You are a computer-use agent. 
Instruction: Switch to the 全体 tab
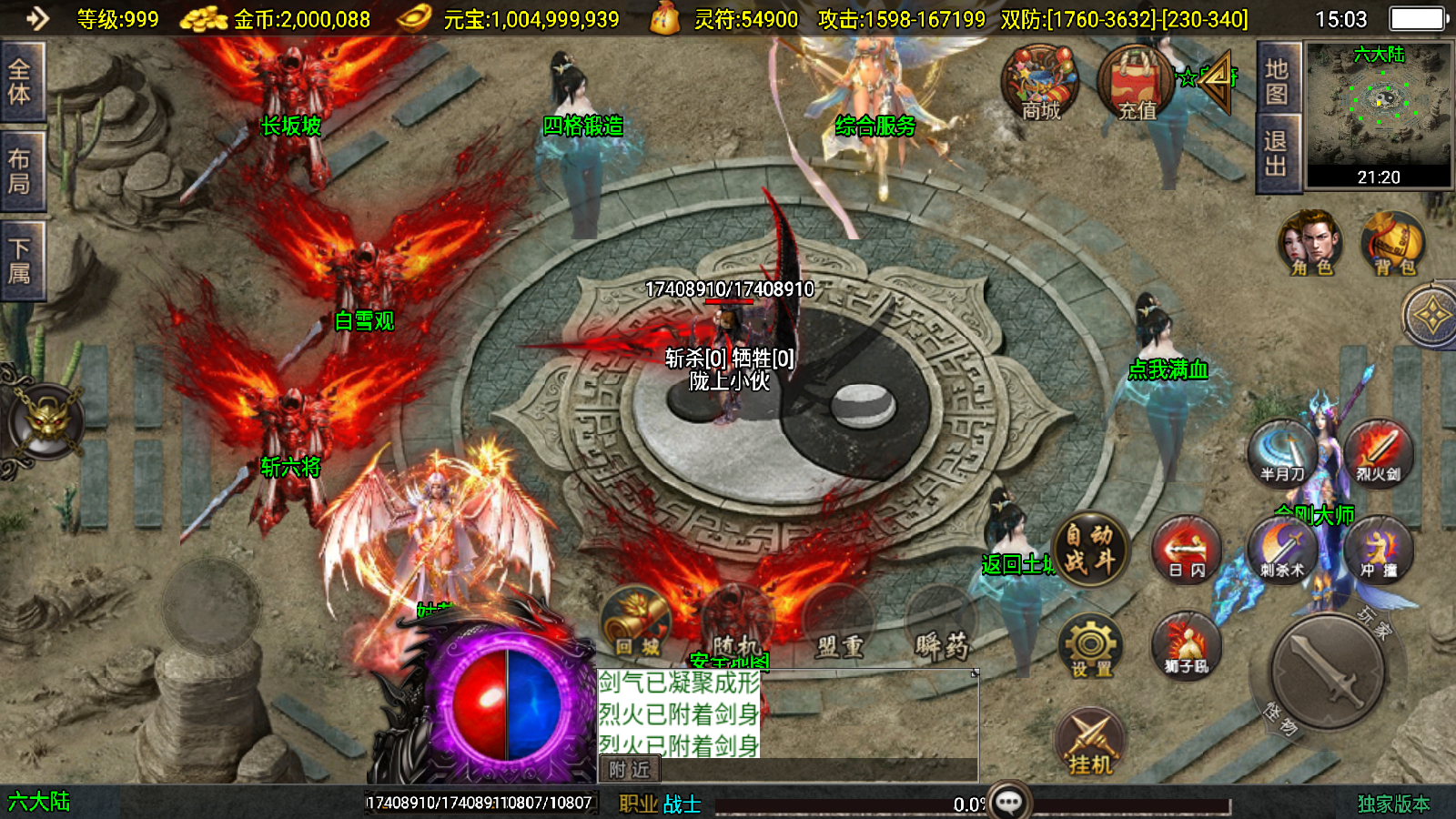pyautogui.click(x=21, y=81)
